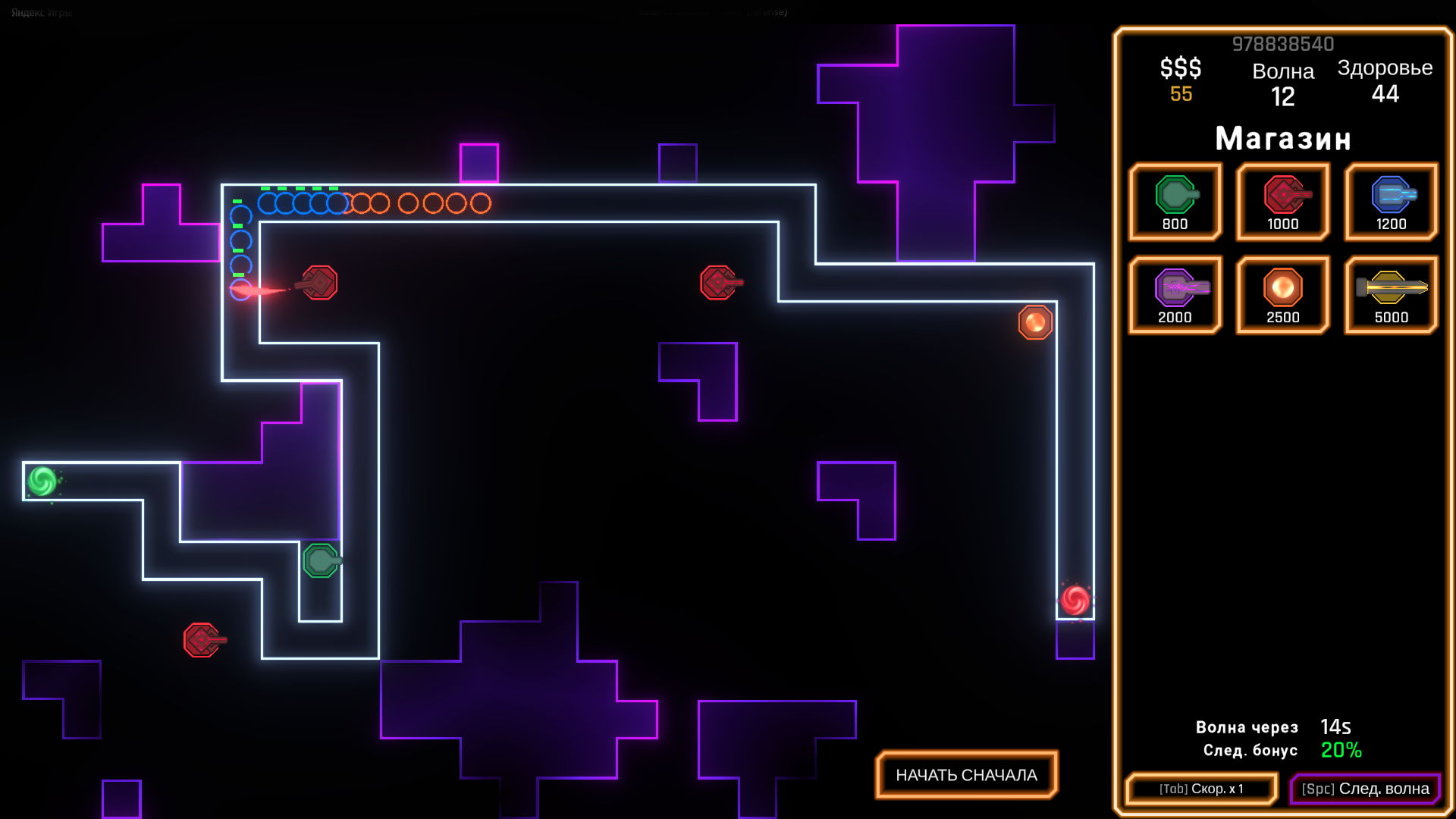
Task: Select the red turret near the top path
Action: click(x=318, y=282)
